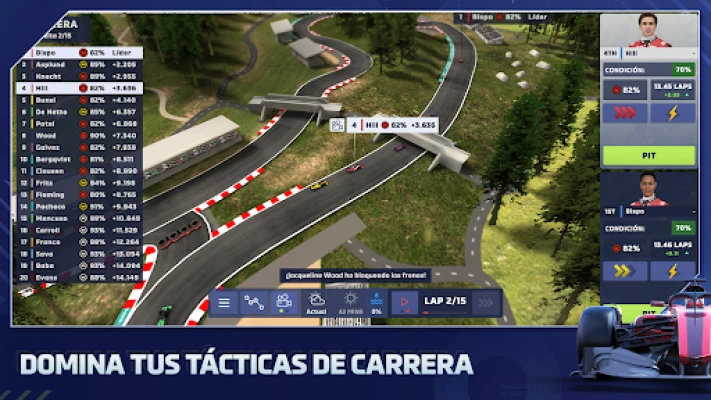Open the hamburger menu in bottom toolbar
Screen dimensions: 711x400
click(224, 302)
